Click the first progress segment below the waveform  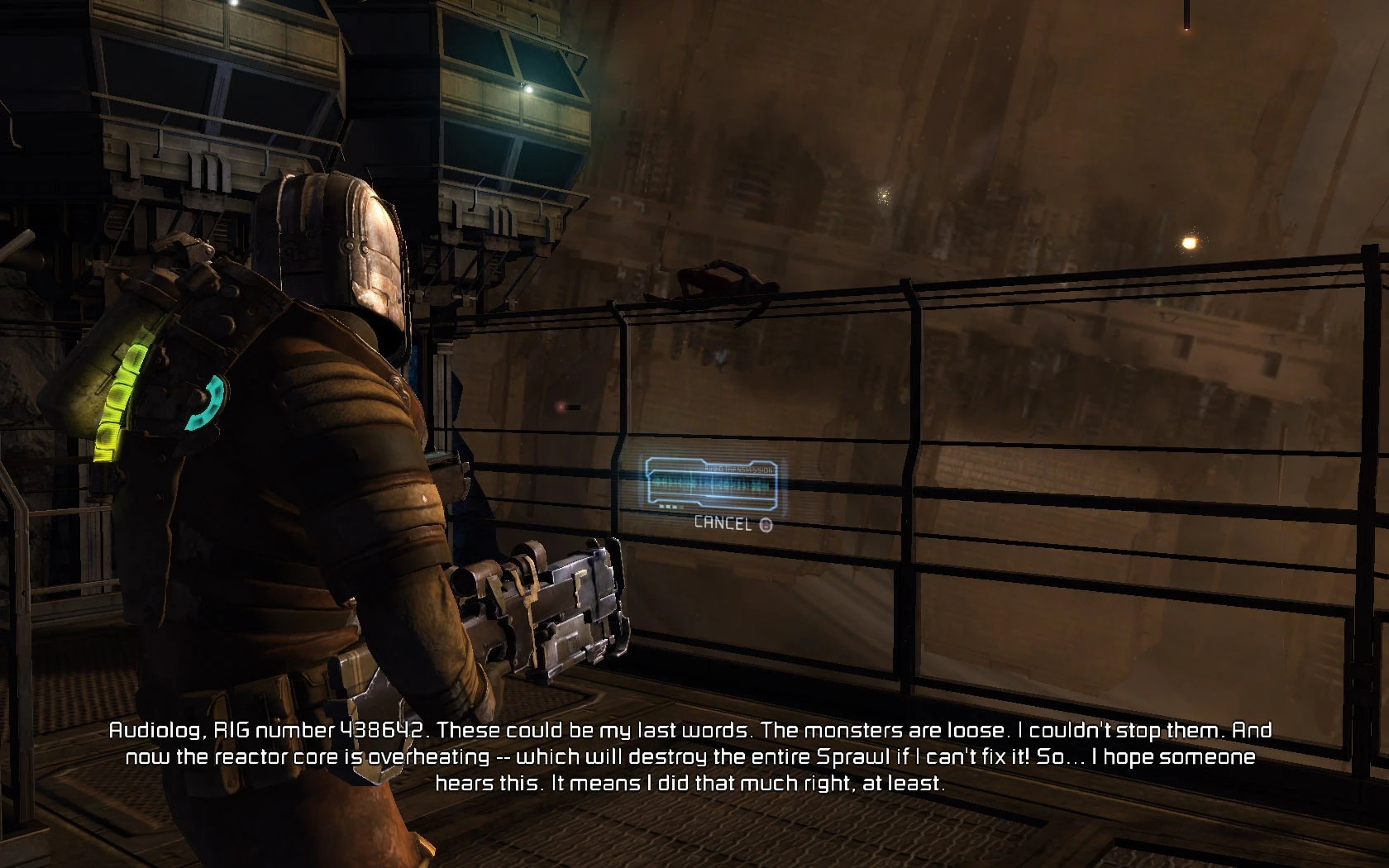click(661, 505)
